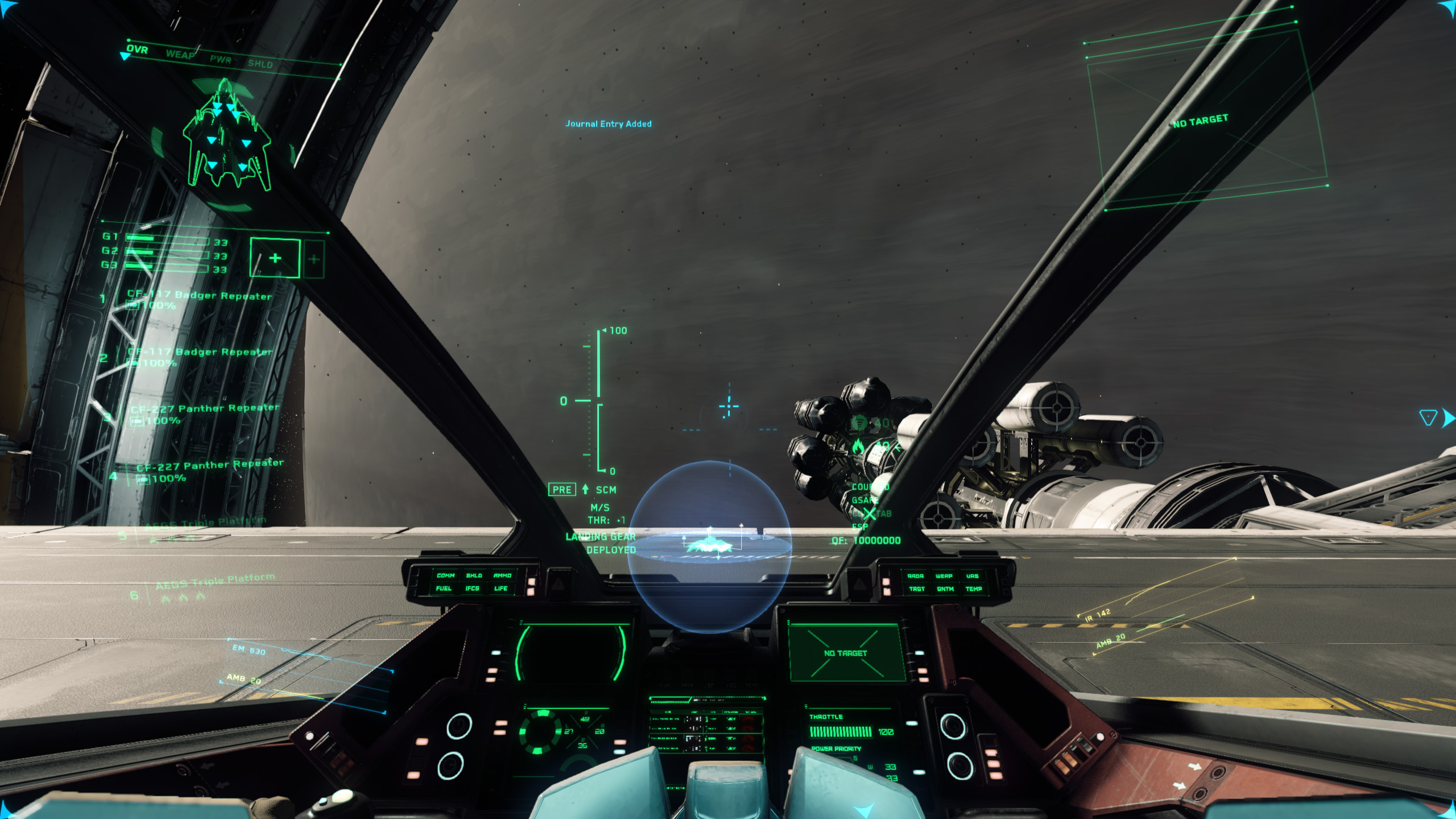Click the COMM console button

(x=445, y=575)
